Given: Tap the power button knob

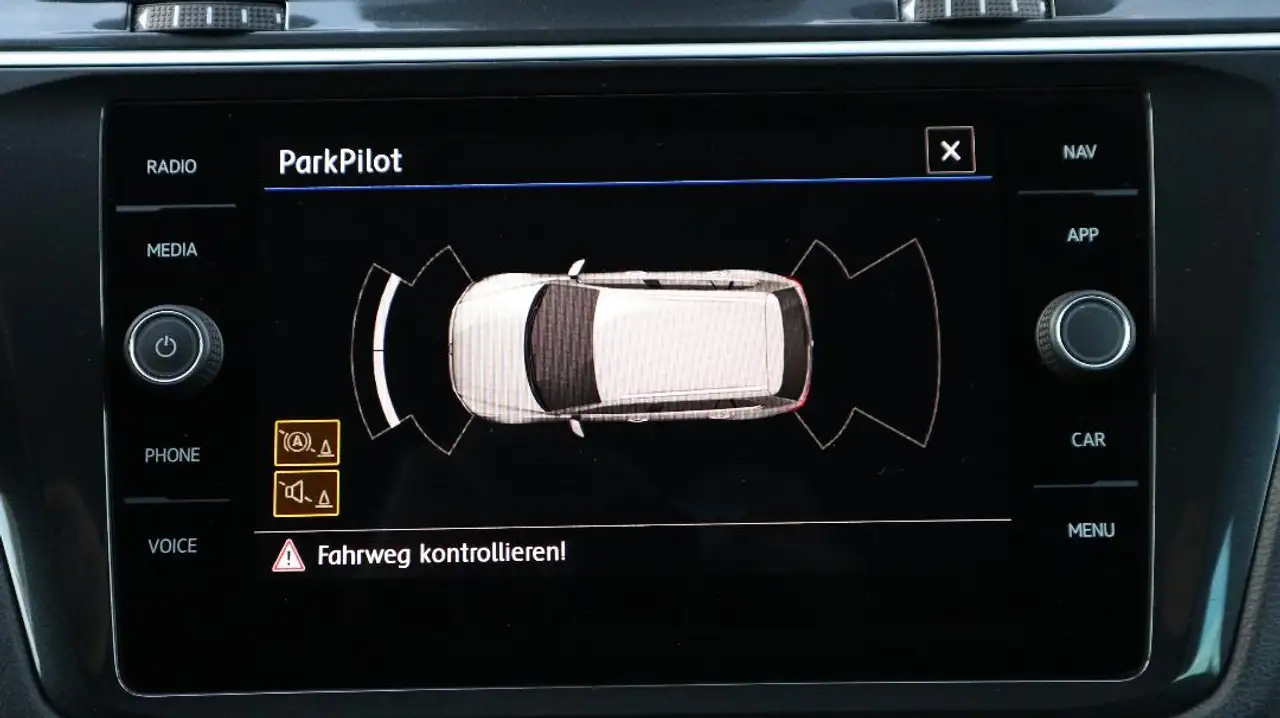Looking at the screenshot, I should pos(166,347).
